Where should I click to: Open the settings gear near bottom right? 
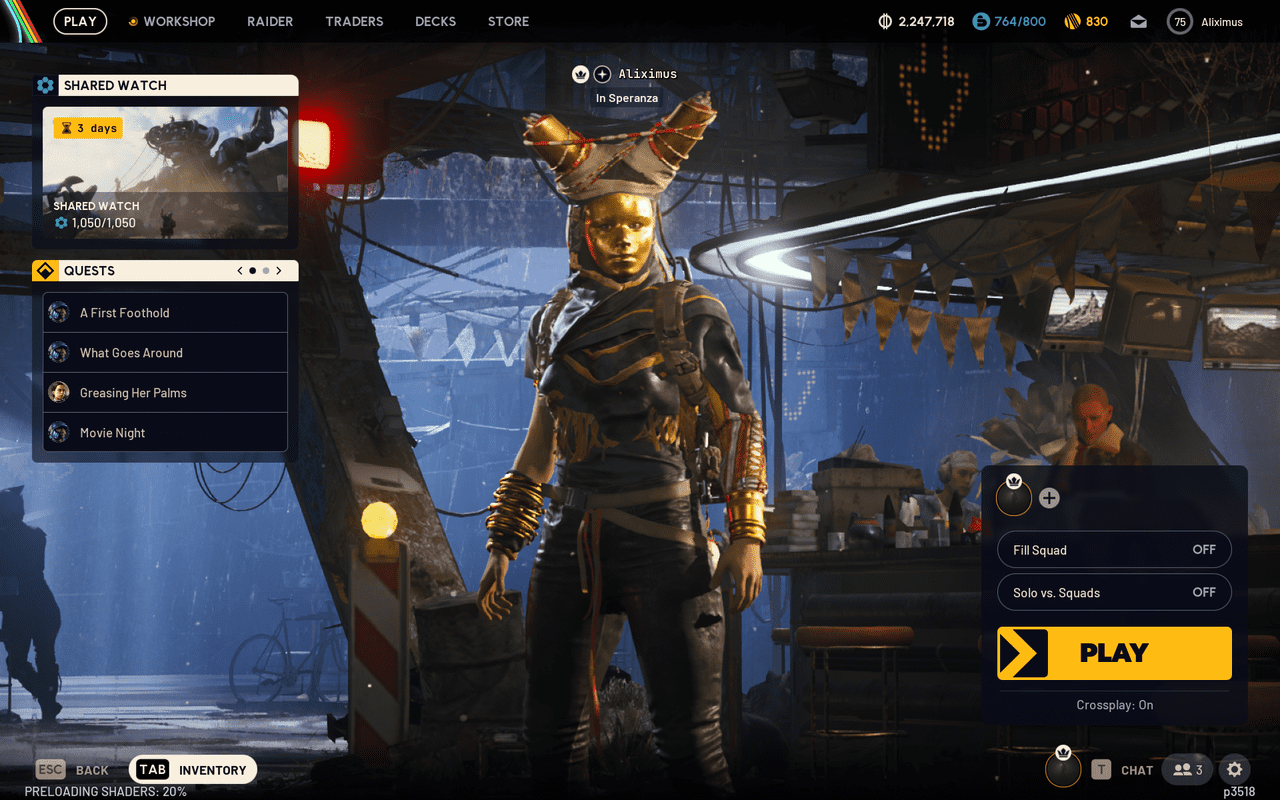click(1234, 769)
